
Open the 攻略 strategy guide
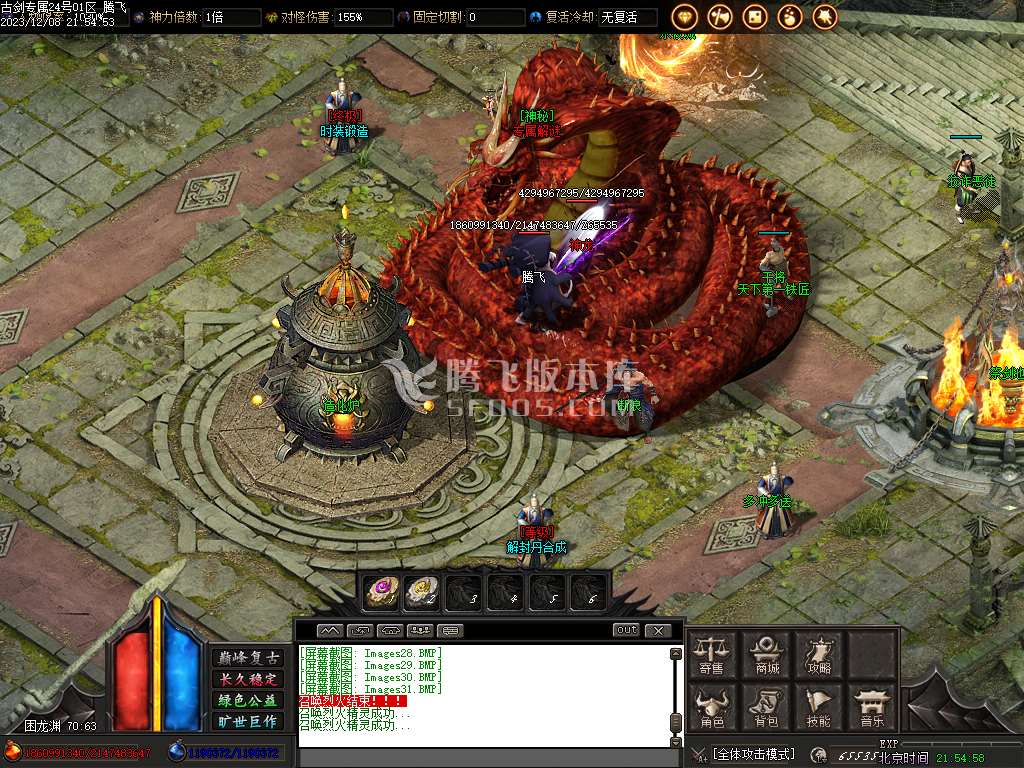(x=819, y=654)
